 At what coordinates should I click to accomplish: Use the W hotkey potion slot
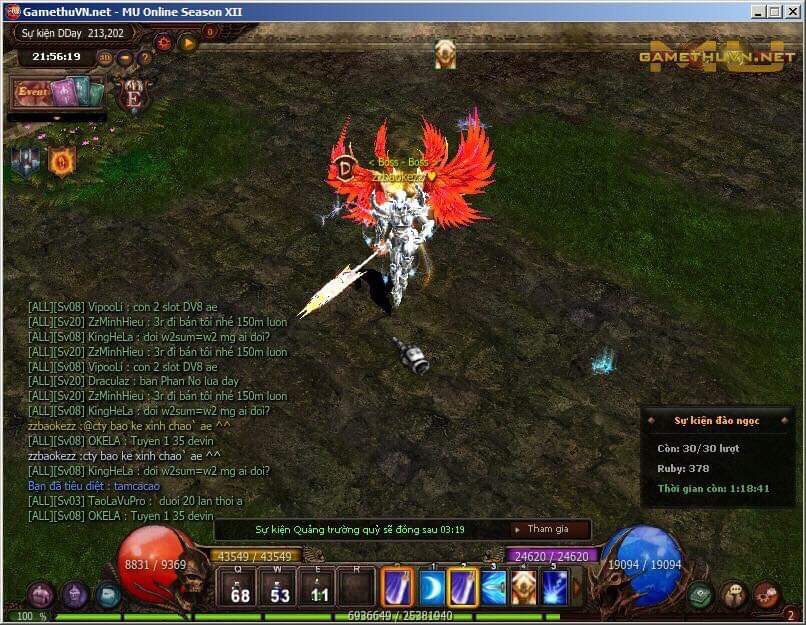(279, 587)
